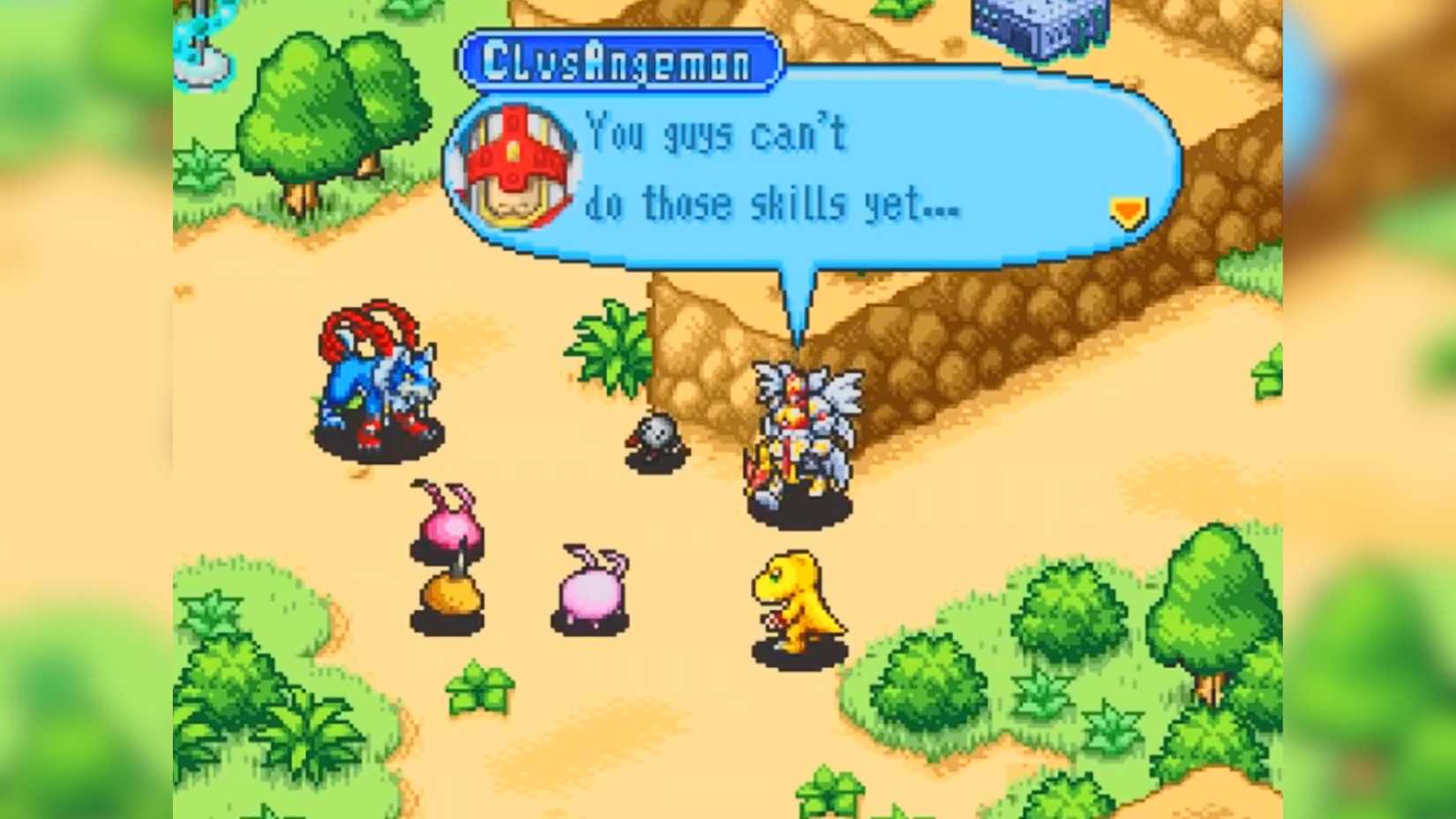The width and height of the screenshot is (1456, 819).
Task: Click the orange arrow to advance dialogue
Action: [1127, 210]
